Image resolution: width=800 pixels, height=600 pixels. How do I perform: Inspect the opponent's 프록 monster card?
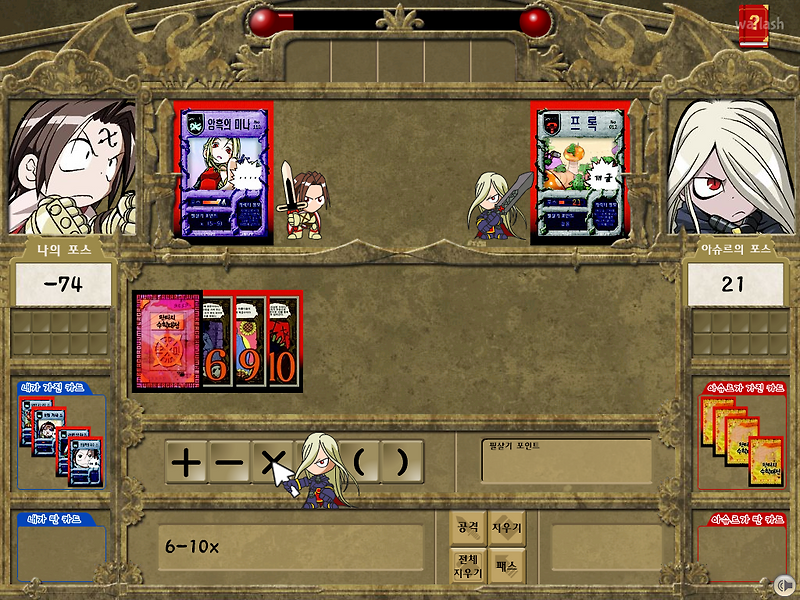pyautogui.click(x=578, y=173)
